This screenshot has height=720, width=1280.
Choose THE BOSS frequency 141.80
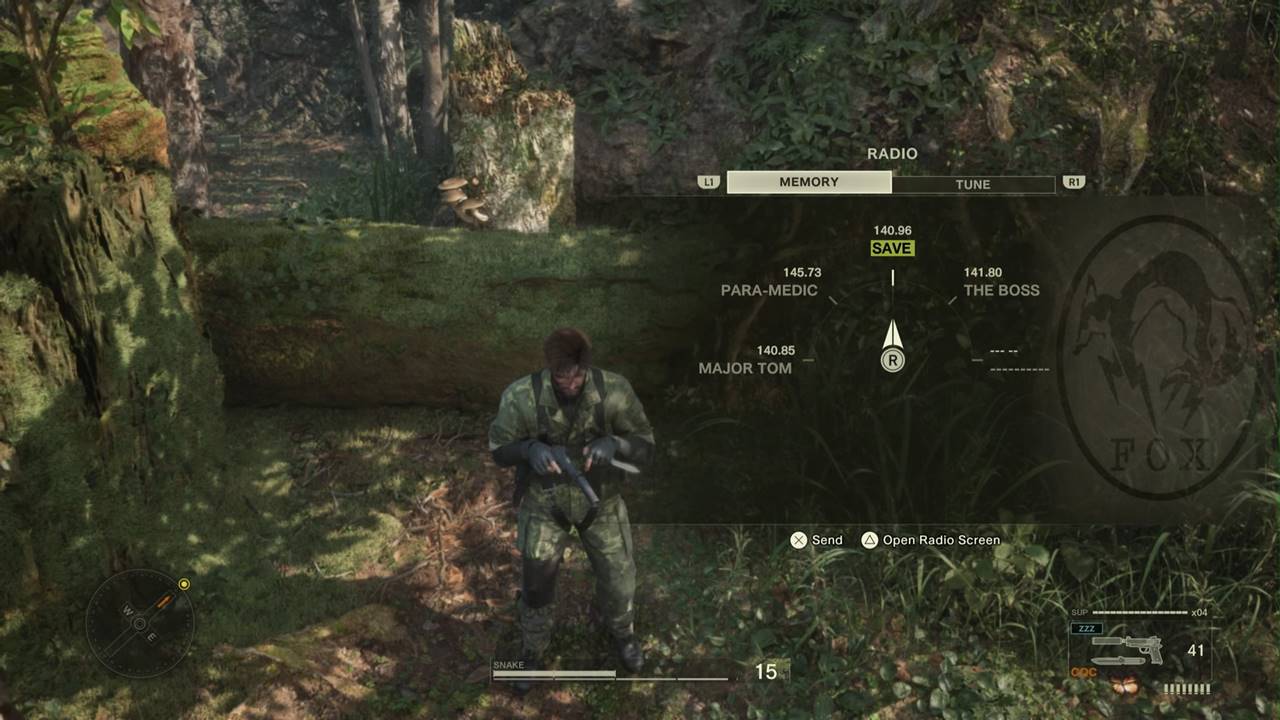click(x=1001, y=290)
